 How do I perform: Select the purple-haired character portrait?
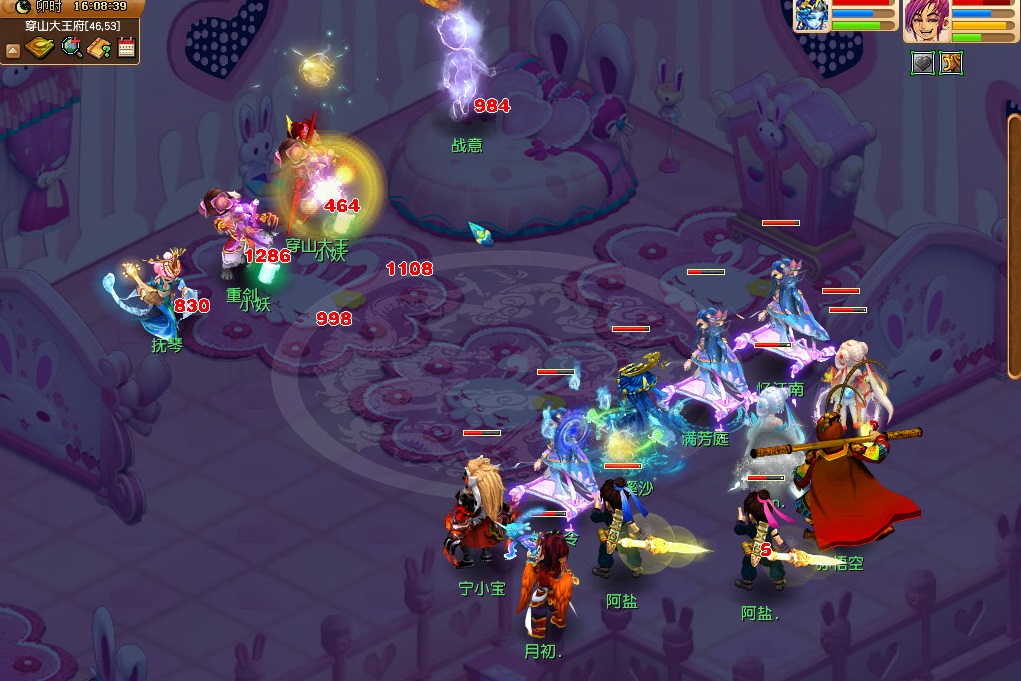click(925, 20)
